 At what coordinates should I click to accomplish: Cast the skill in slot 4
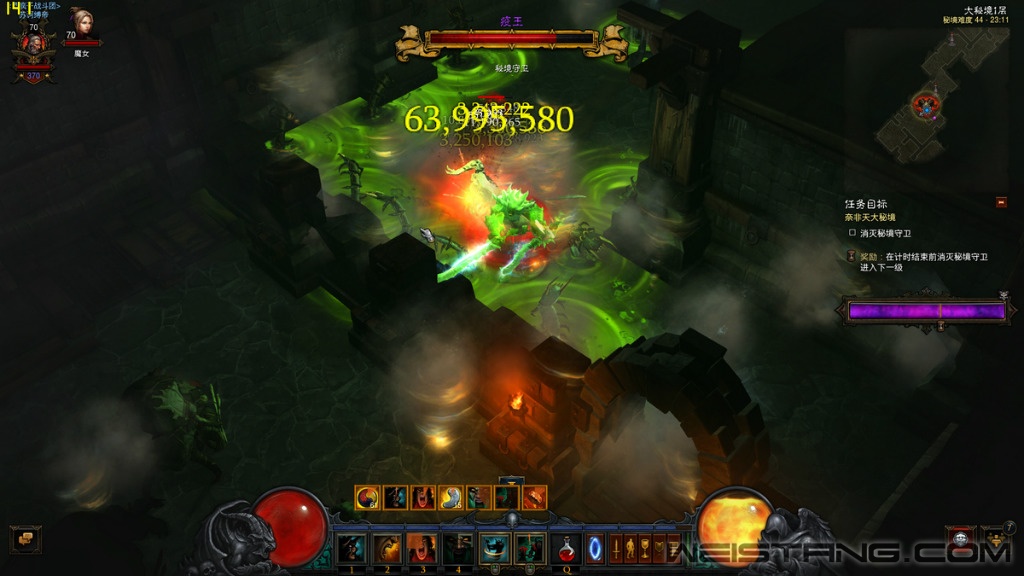tap(458, 548)
